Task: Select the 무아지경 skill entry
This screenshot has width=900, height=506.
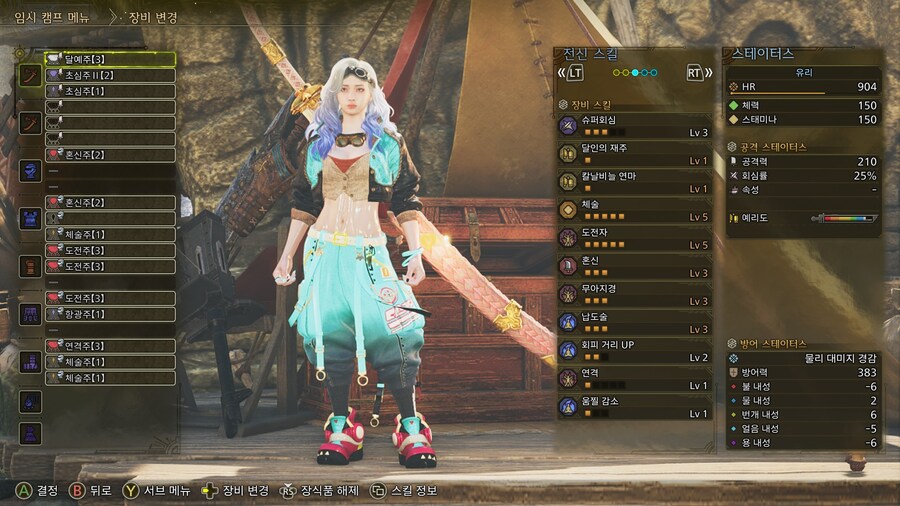Action: coord(633,293)
